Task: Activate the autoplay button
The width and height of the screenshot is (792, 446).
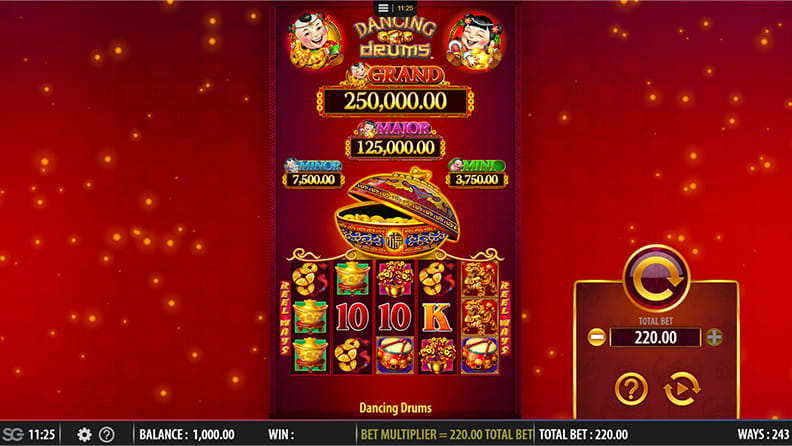Action: (x=682, y=389)
